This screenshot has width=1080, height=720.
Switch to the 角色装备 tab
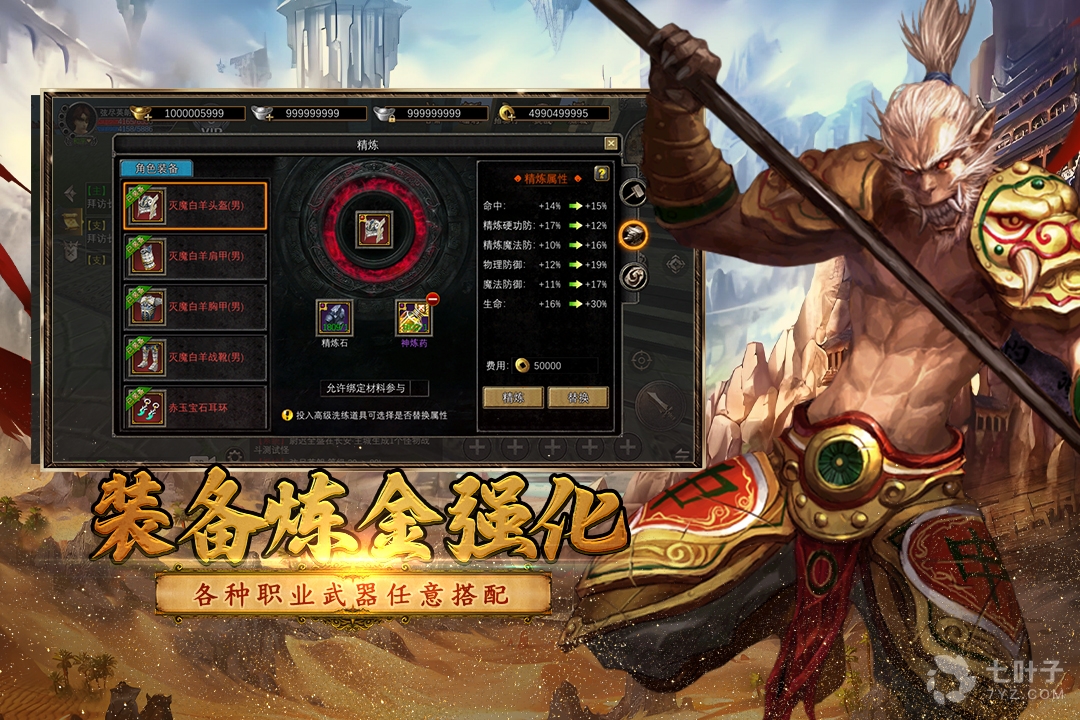point(156,169)
